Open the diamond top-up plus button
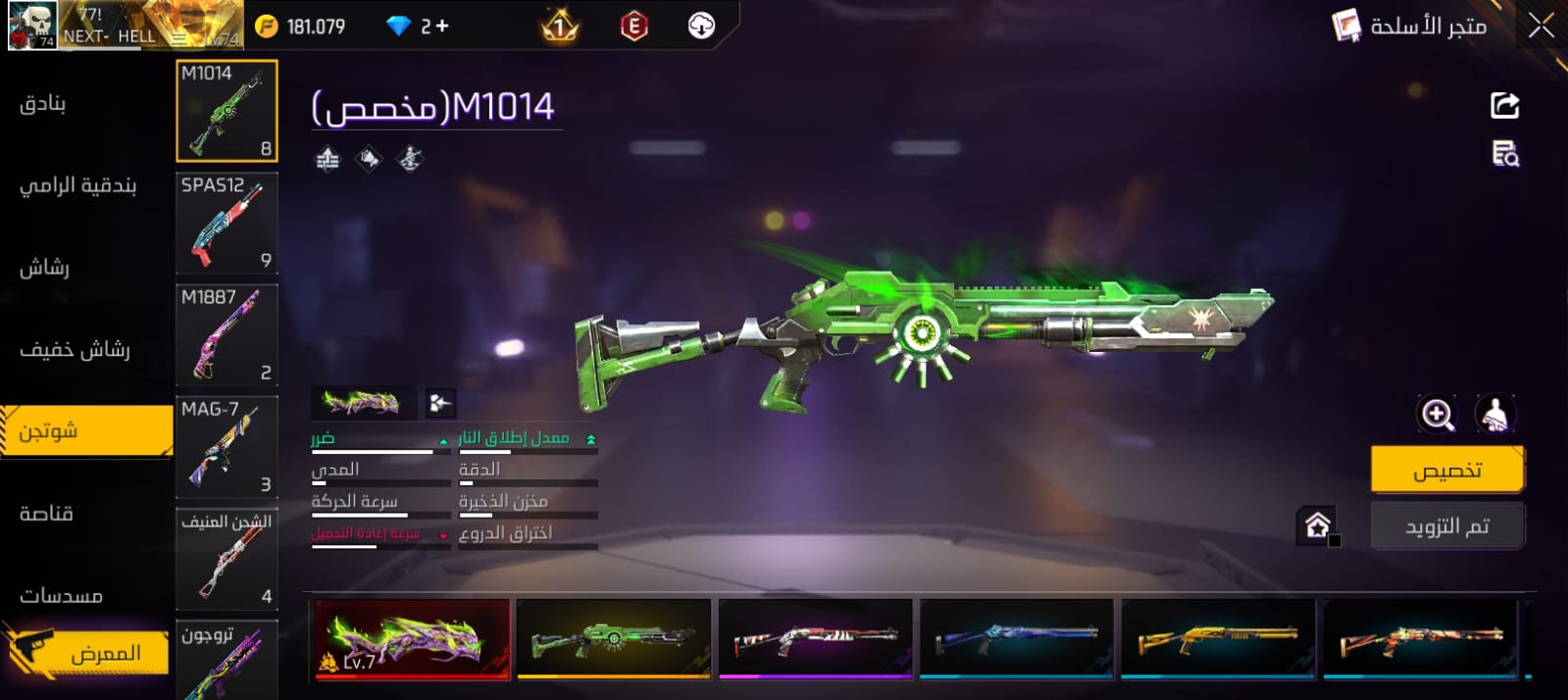This screenshot has width=1568, height=700. click(x=442, y=26)
